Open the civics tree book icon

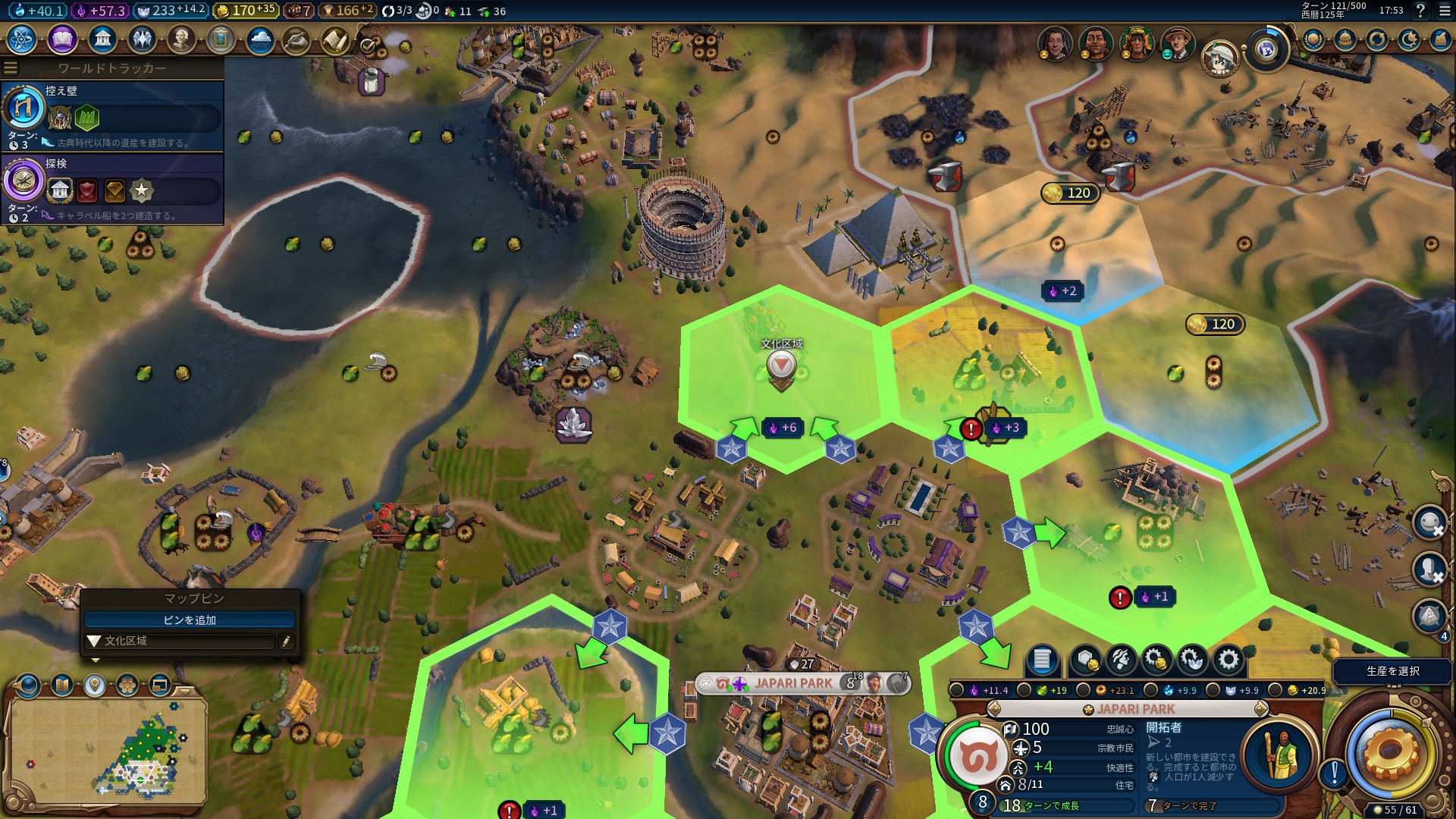(62, 39)
